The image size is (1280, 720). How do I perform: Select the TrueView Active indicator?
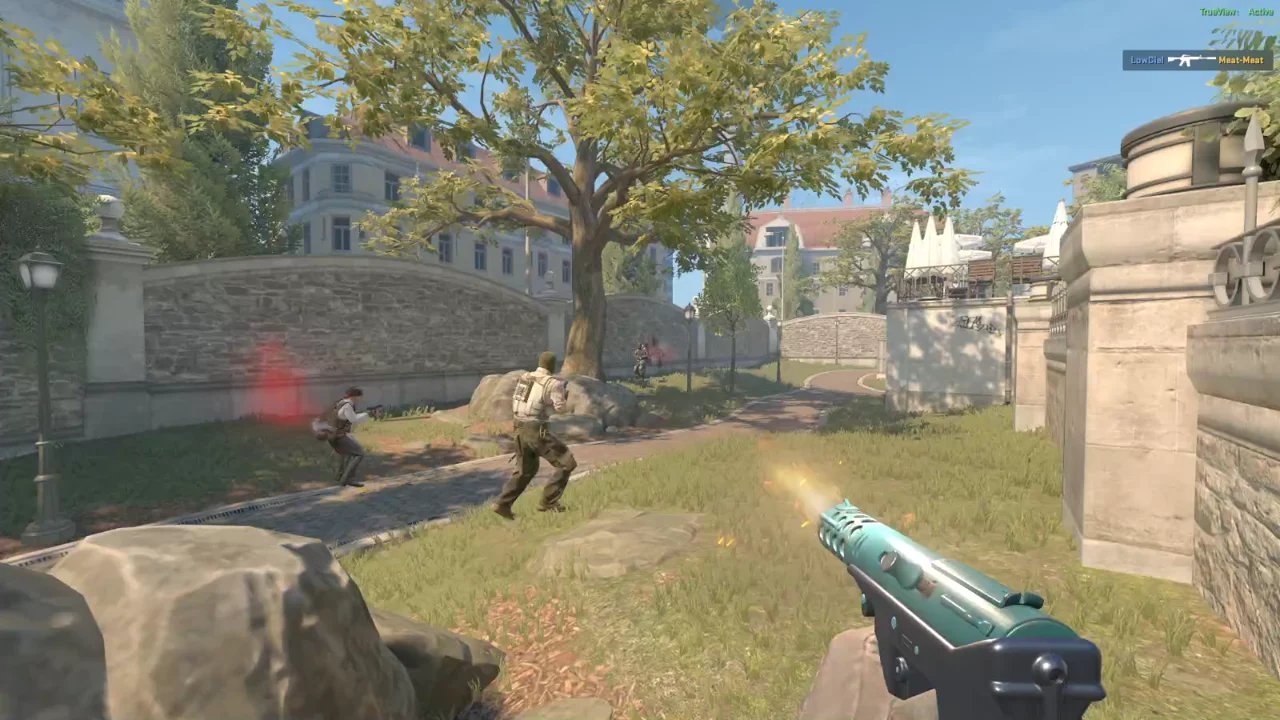[x=1235, y=12]
